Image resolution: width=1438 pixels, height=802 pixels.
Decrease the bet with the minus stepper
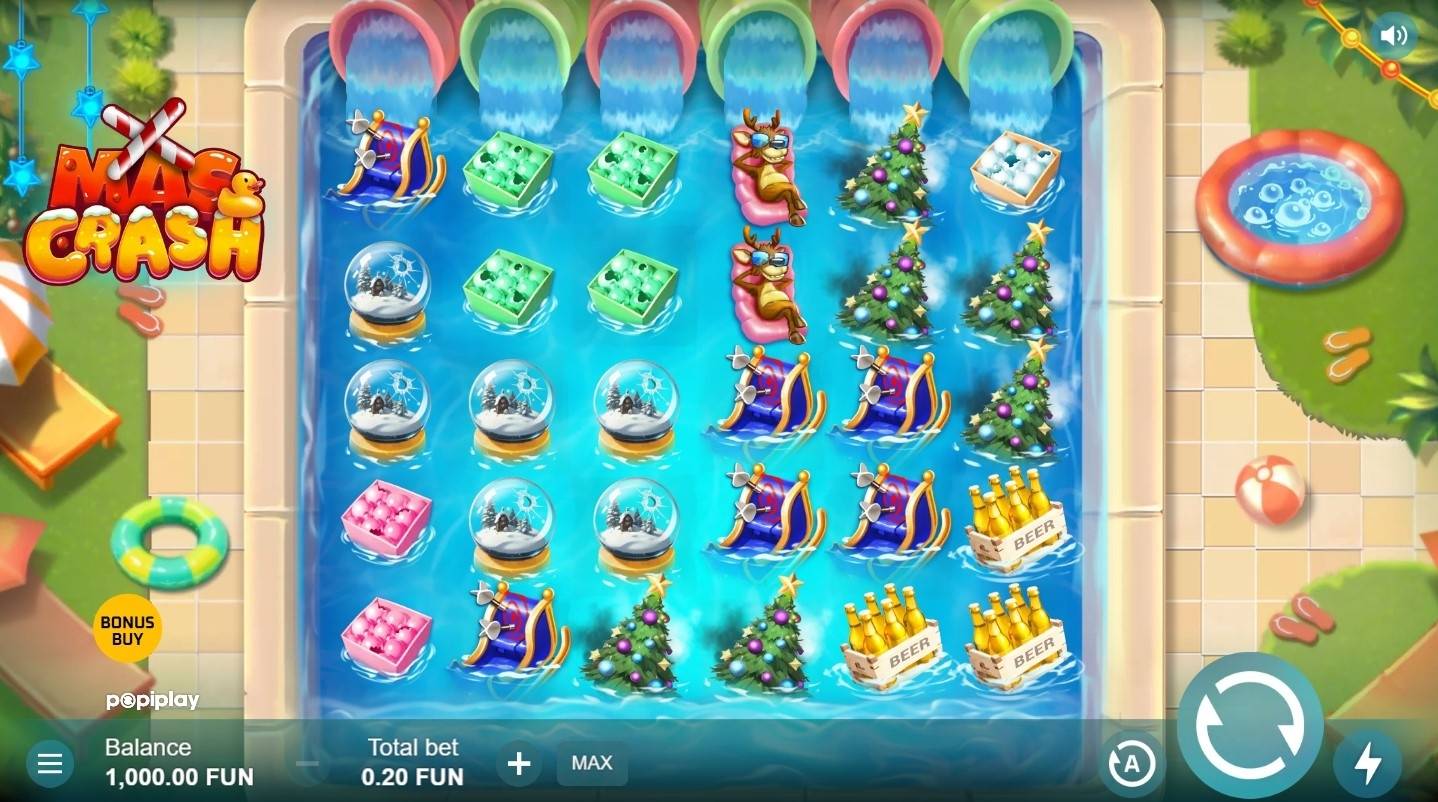(x=307, y=763)
